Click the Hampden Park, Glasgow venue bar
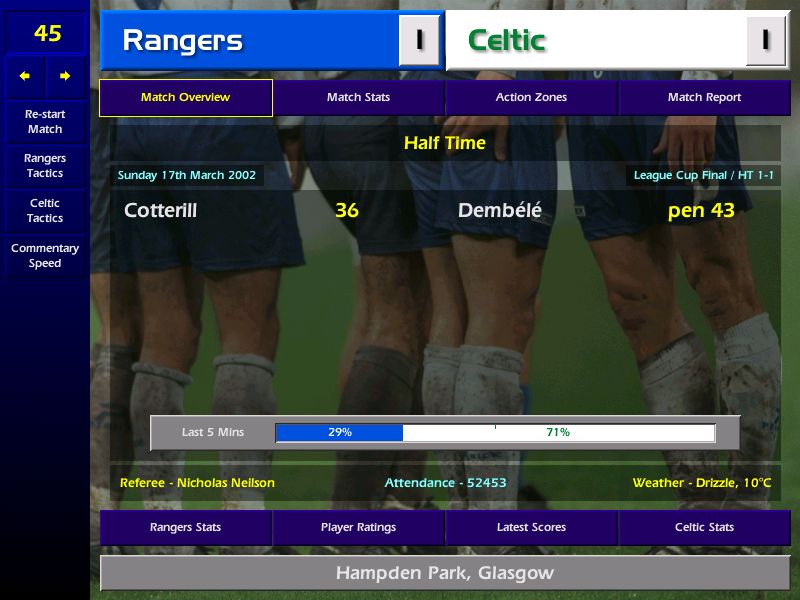800x600 pixels. [444, 573]
